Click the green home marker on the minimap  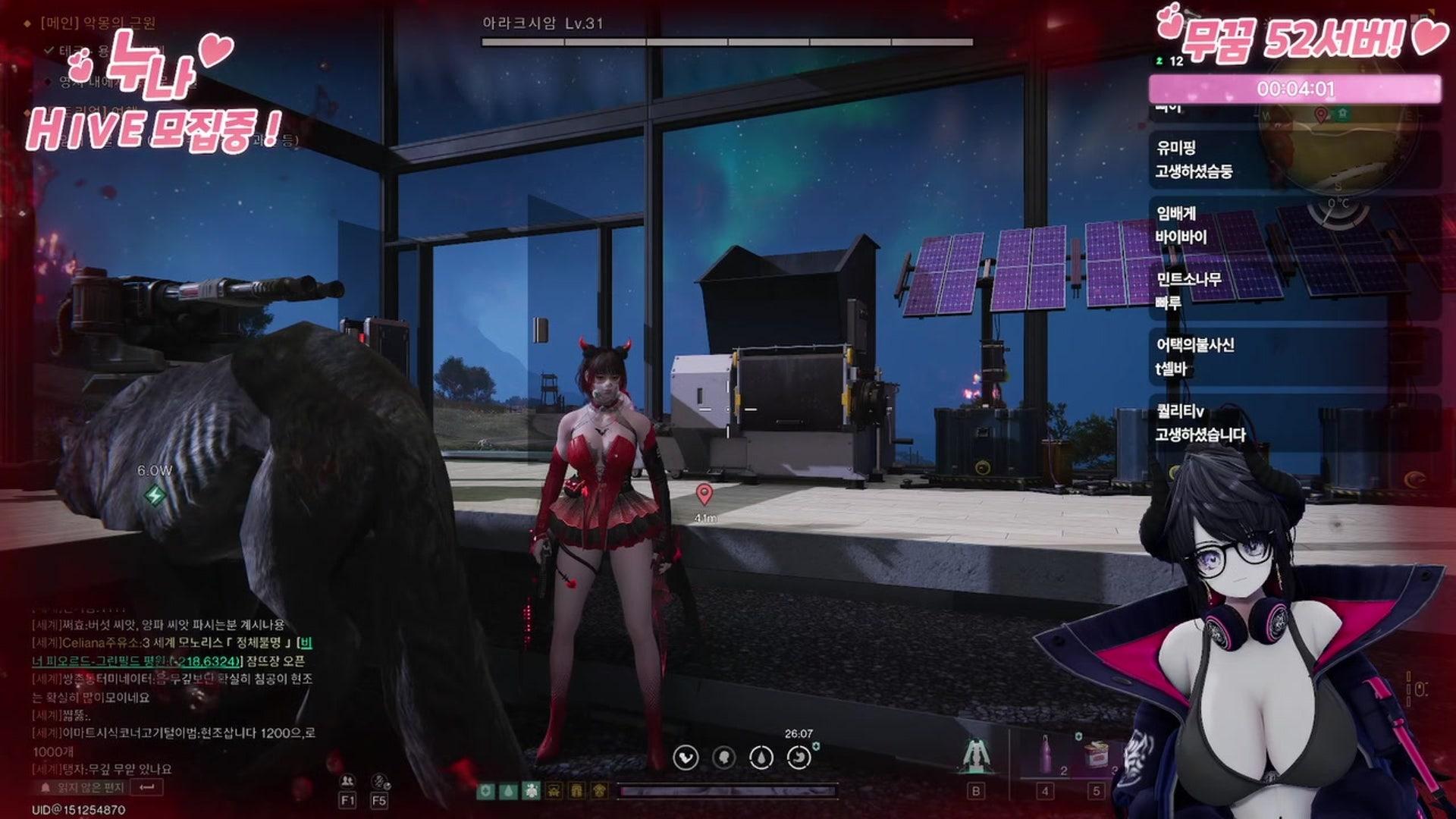coord(1343,113)
